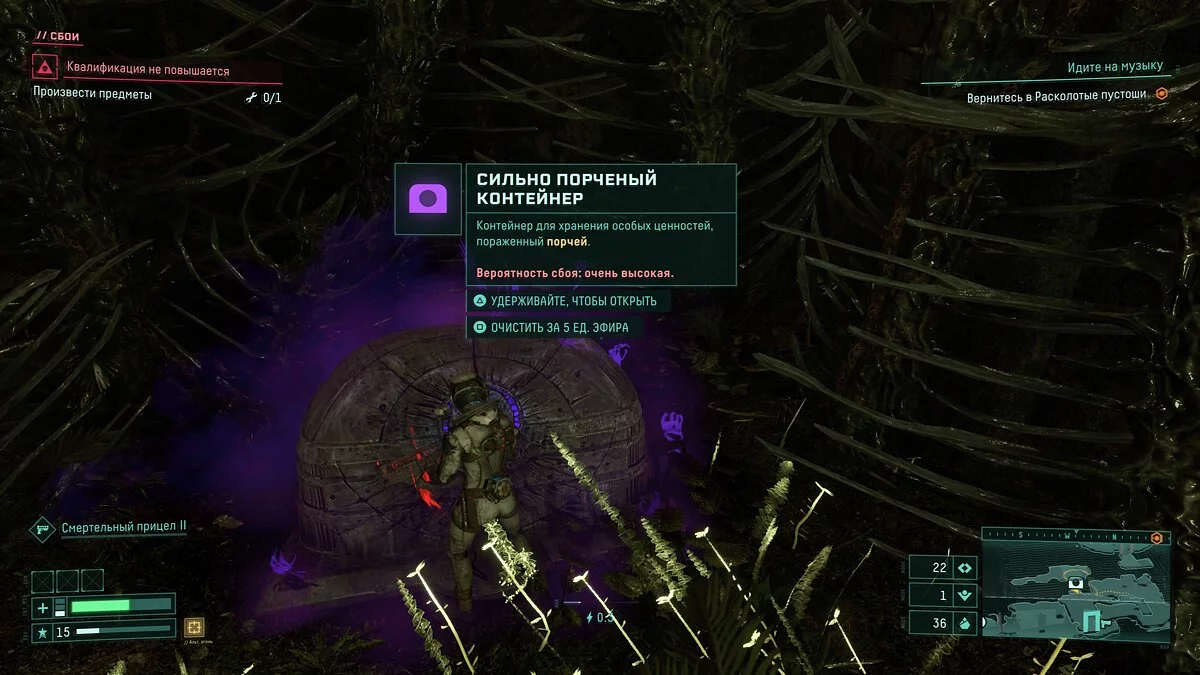Click the orange hexagon marker on the compass
1200x675 pixels.
click(1157, 538)
